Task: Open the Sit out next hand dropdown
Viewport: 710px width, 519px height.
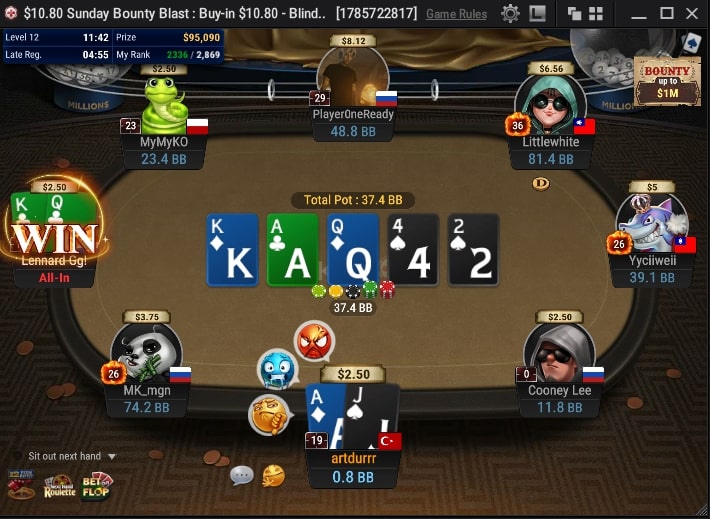Action: point(72,456)
